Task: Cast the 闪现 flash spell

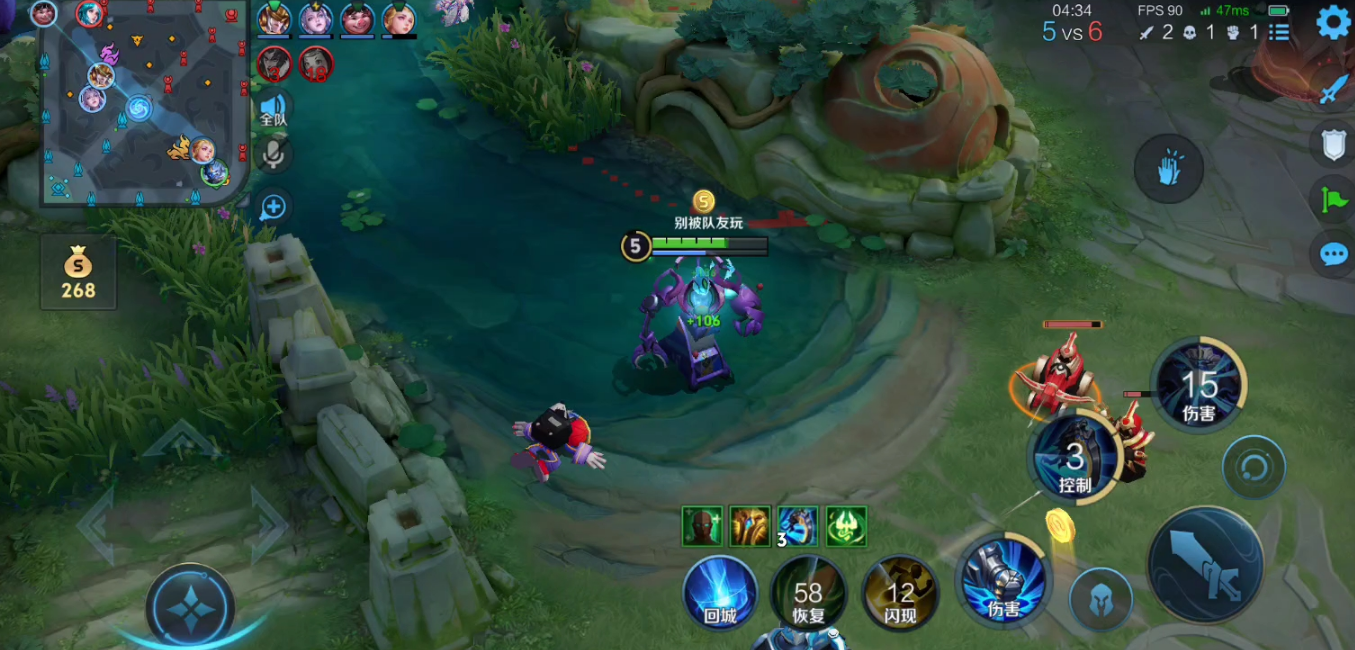Action: click(x=900, y=592)
